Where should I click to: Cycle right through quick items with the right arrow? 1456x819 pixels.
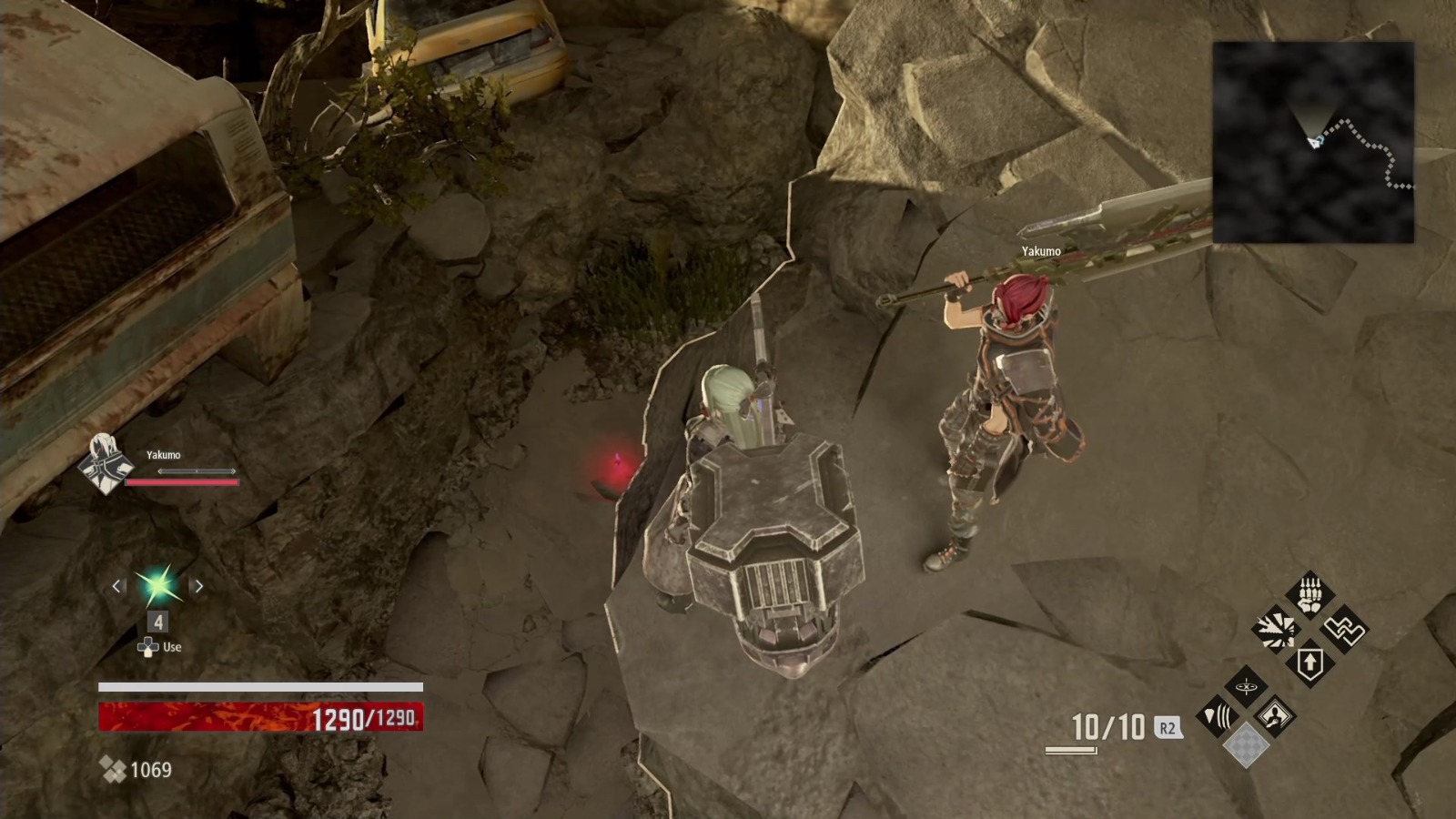pos(200,587)
